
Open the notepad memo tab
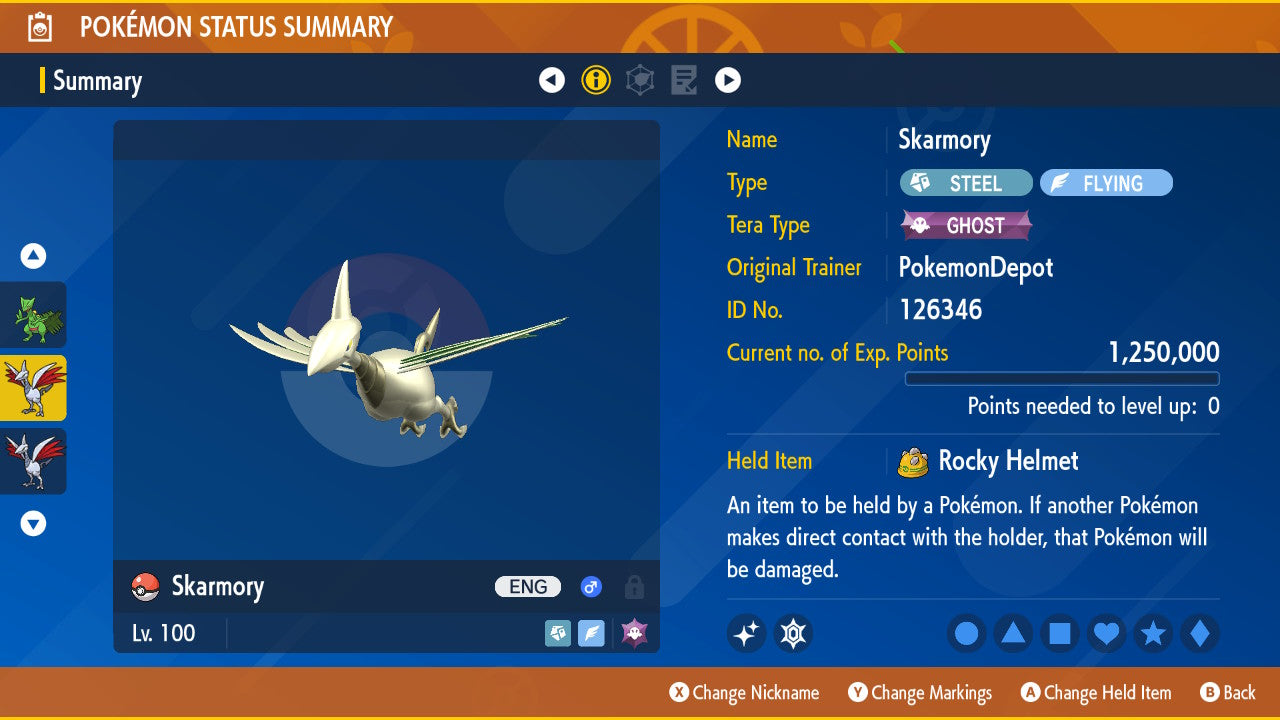tap(684, 80)
